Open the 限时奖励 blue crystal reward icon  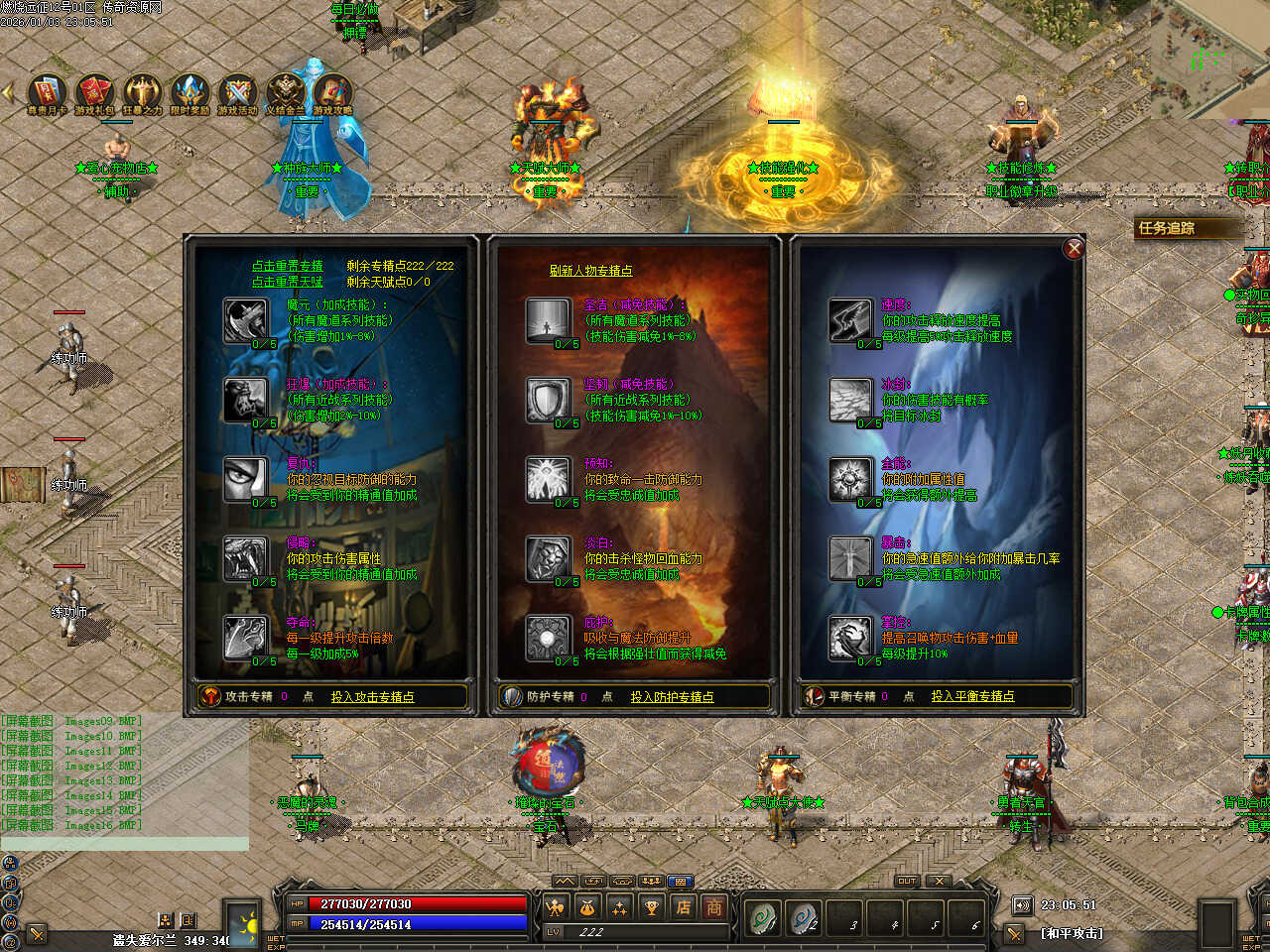click(190, 92)
